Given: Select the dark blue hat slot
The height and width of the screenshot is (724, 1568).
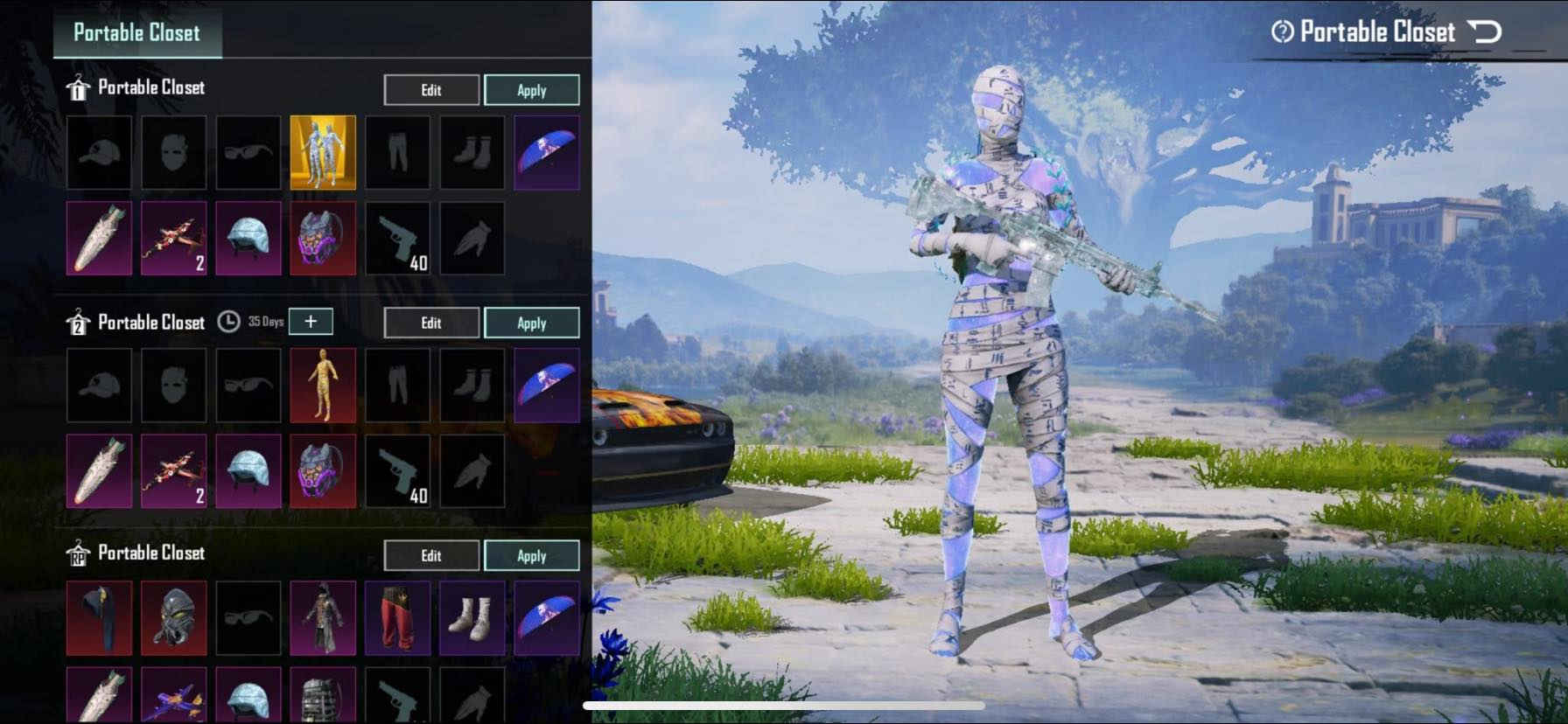Looking at the screenshot, I should coord(100,618).
